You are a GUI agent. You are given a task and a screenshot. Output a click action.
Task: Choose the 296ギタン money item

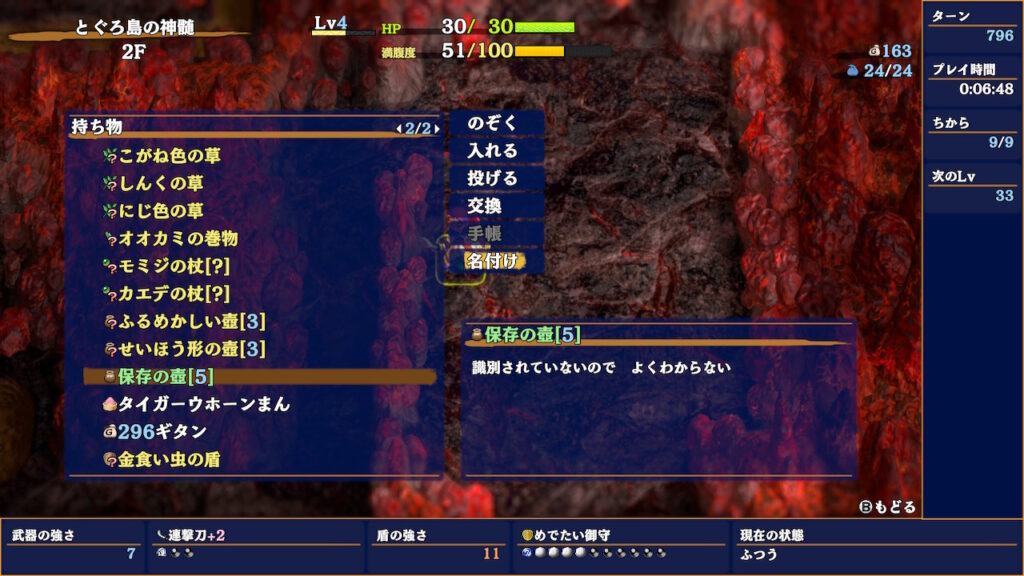[162, 432]
